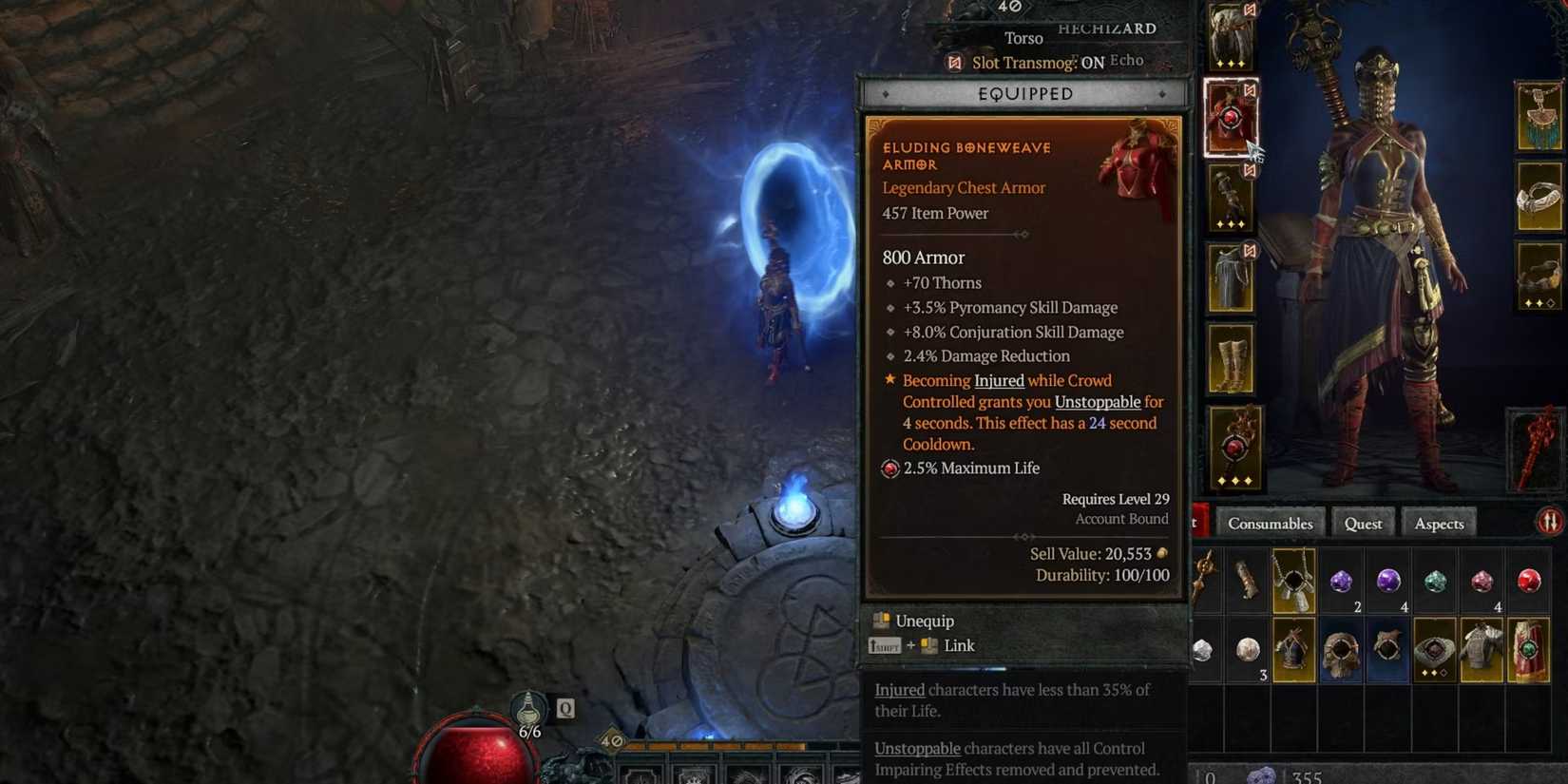Screen dimensions: 1568x784
Task: Click the inventory sort icon
Action: 1551,521
